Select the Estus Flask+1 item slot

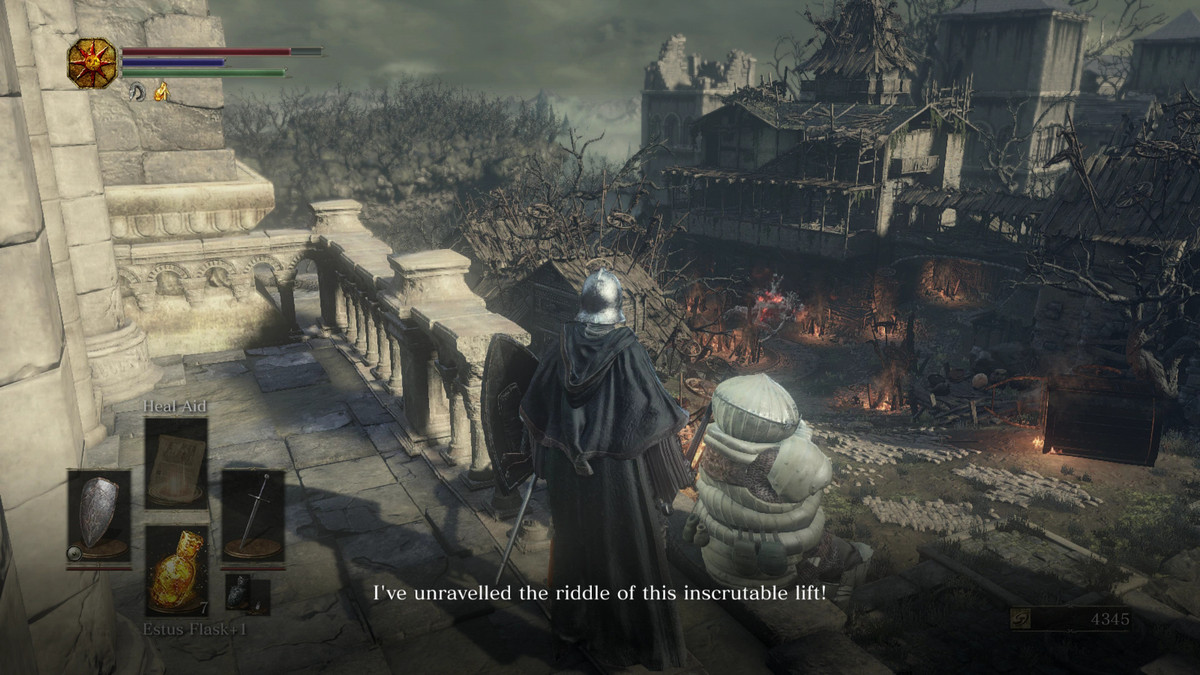click(x=177, y=568)
